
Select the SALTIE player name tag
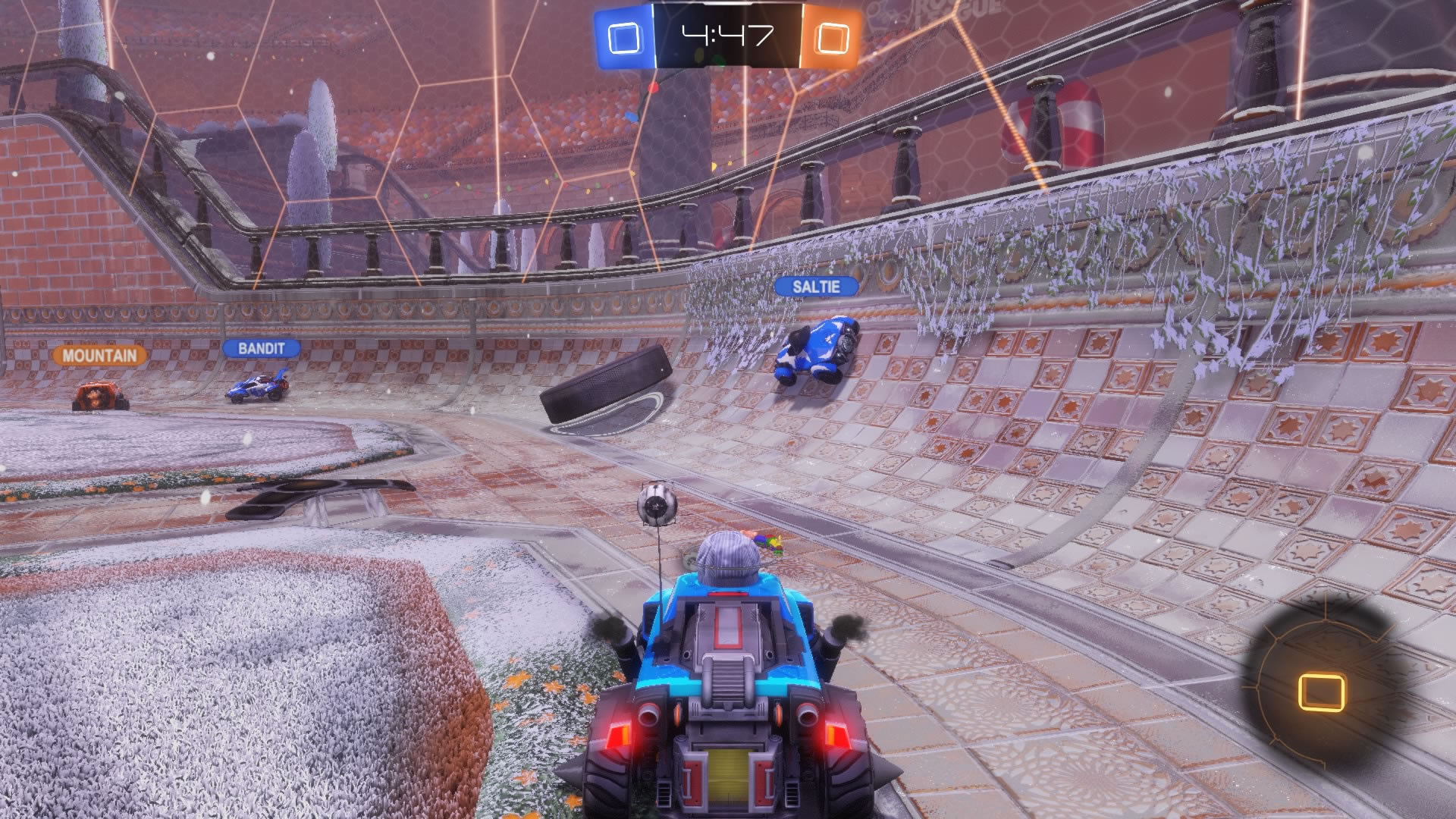point(816,287)
